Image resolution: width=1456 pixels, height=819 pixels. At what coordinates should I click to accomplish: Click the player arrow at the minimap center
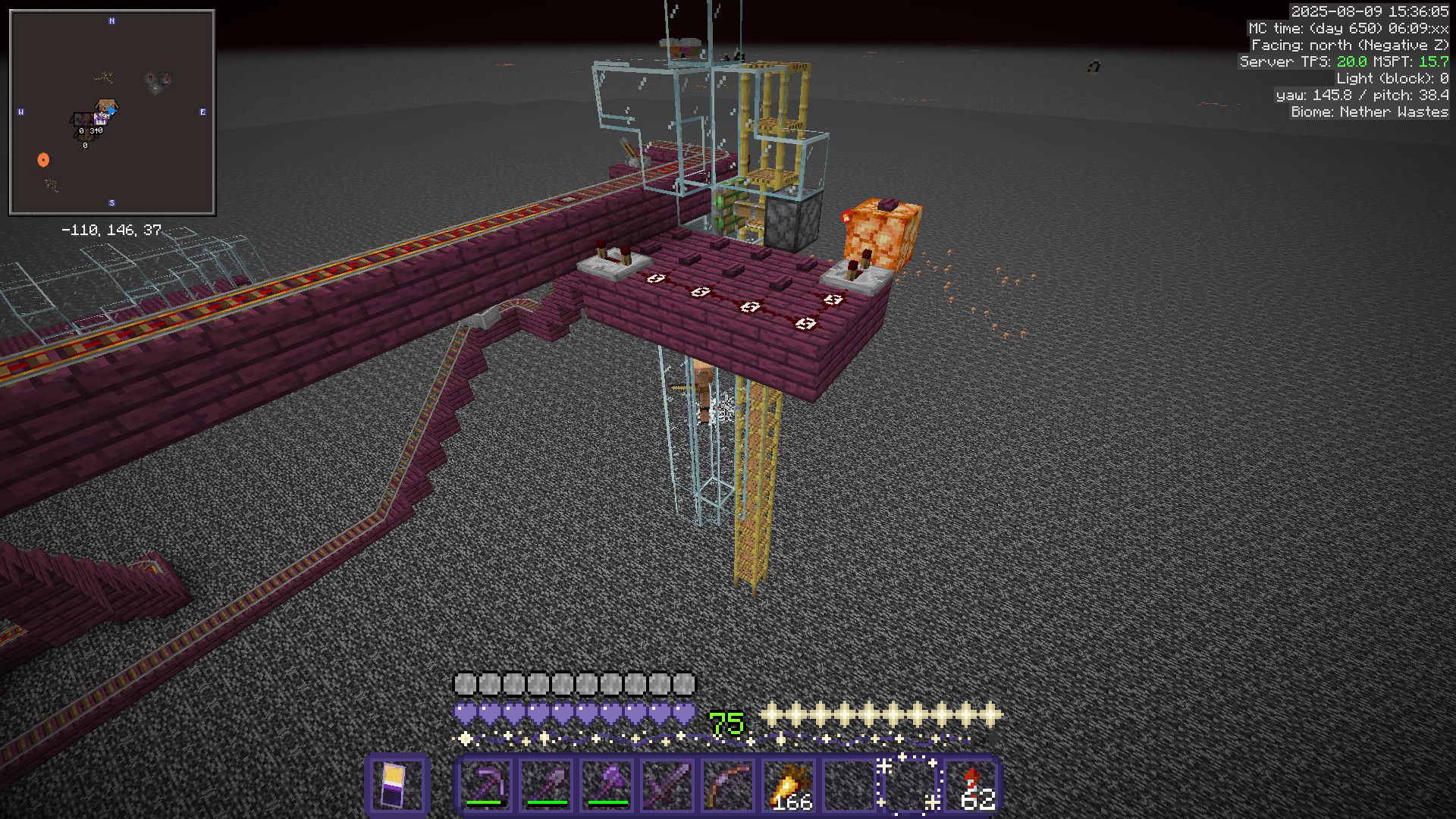(x=112, y=111)
